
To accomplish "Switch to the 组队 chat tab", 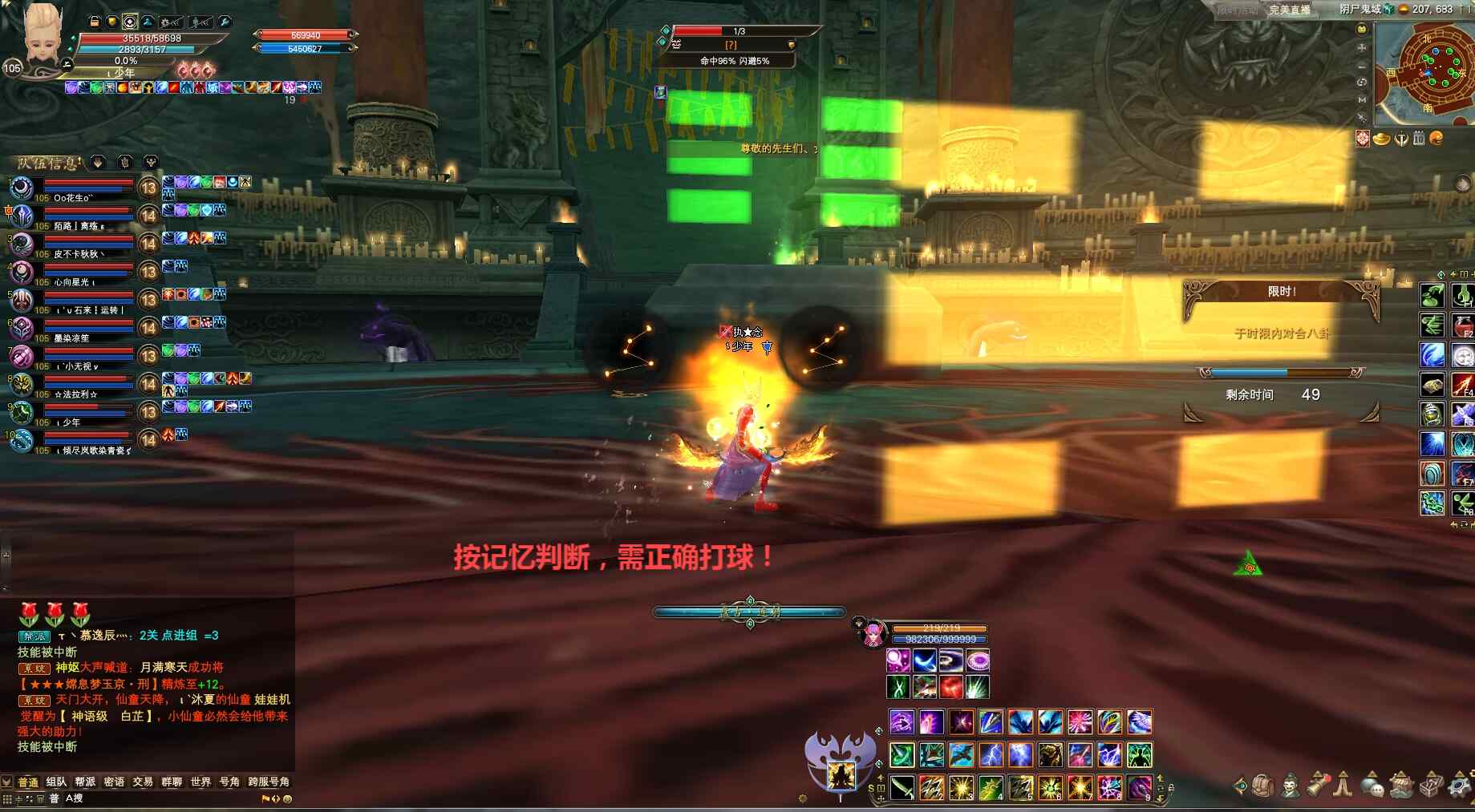I will (x=56, y=782).
